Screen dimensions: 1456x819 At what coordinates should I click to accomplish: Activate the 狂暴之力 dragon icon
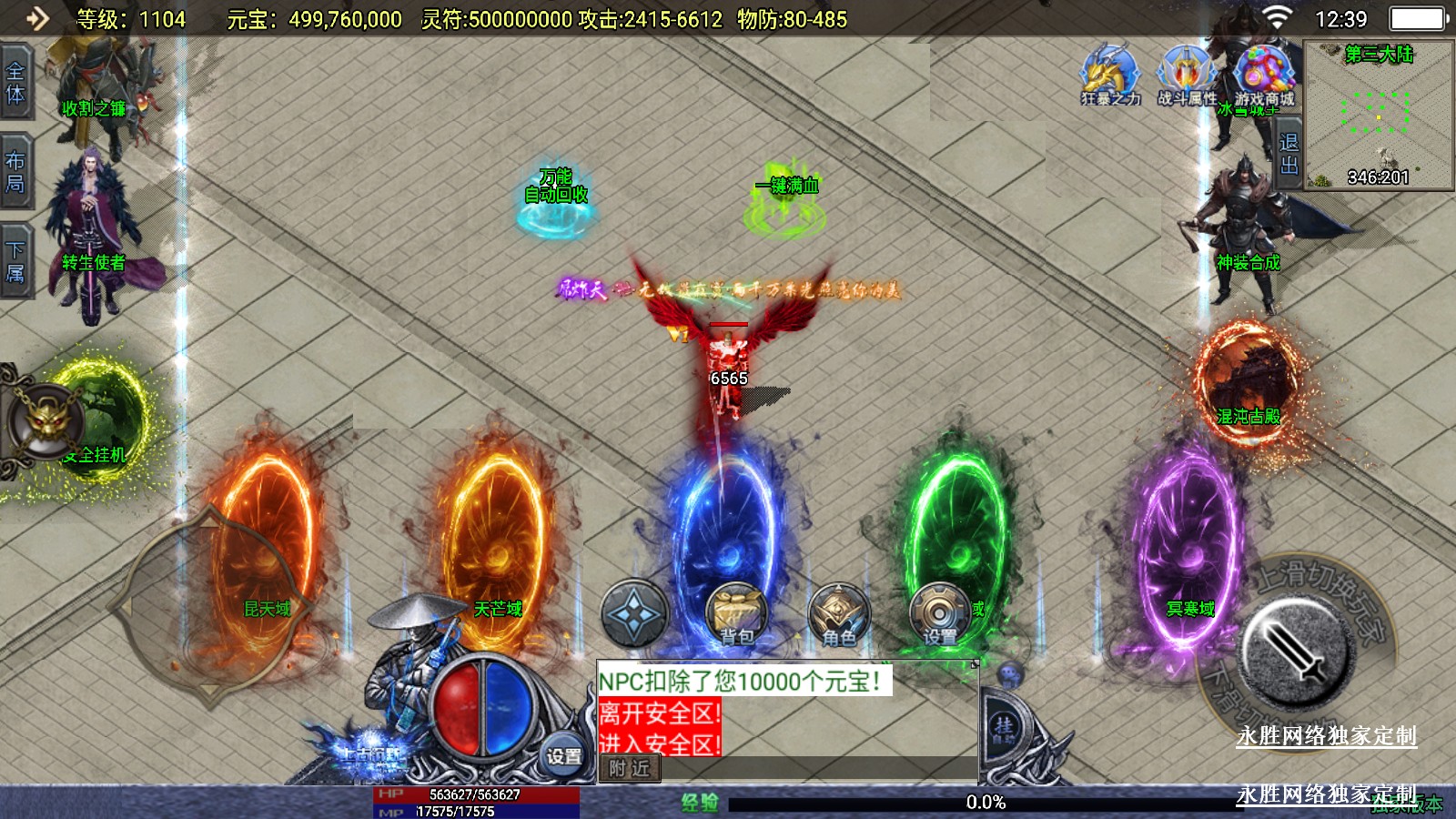coord(1109,76)
